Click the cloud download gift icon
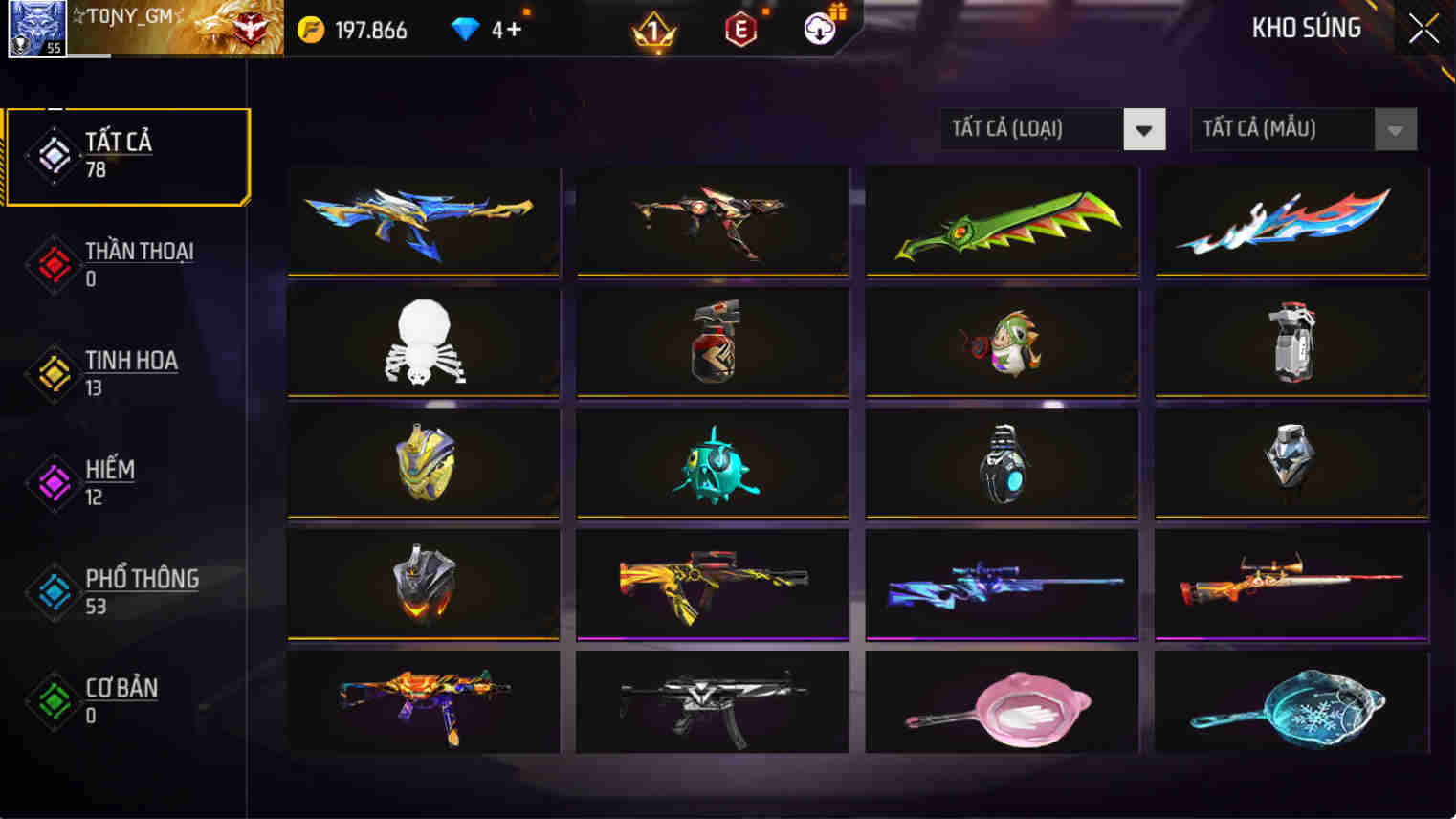 pyautogui.click(x=817, y=29)
